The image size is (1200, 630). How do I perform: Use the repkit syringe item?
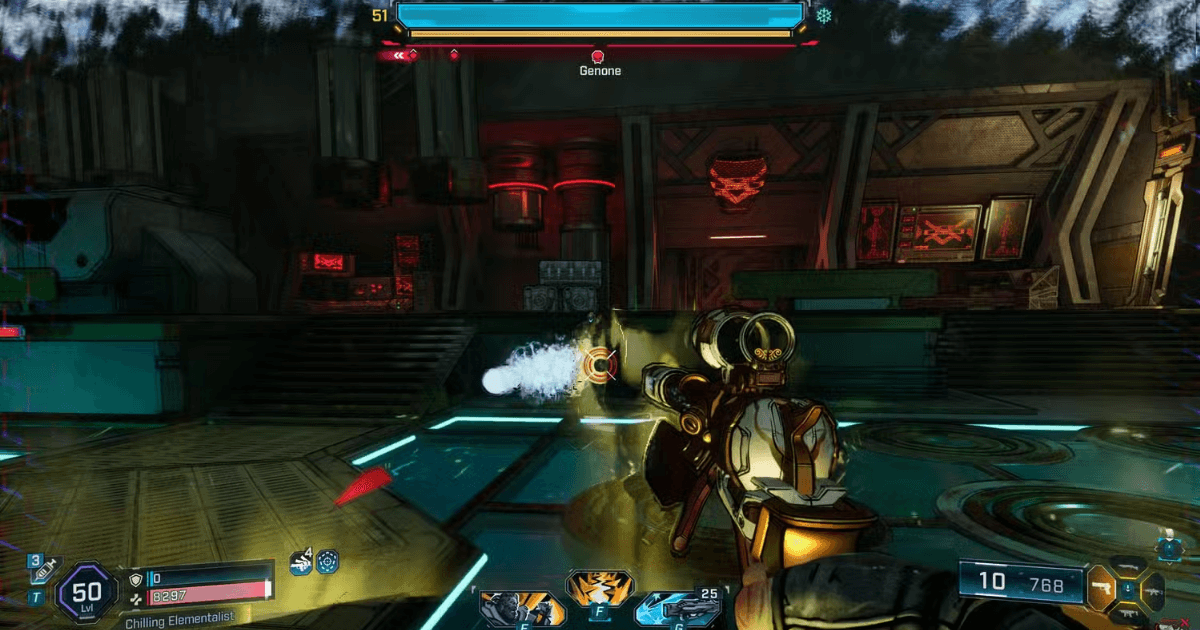coord(45,571)
